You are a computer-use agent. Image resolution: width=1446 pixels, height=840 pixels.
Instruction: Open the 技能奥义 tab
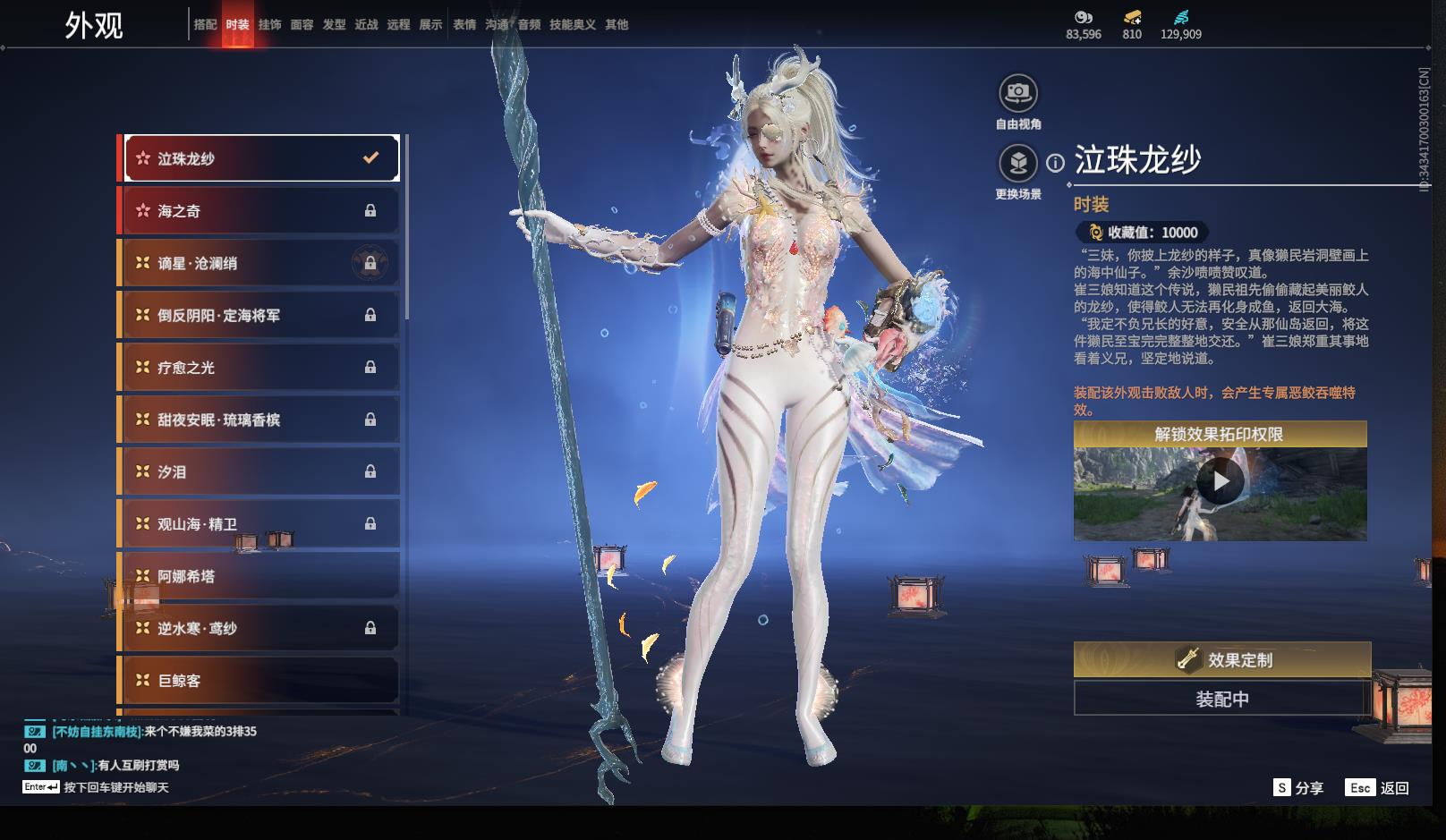click(x=572, y=24)
